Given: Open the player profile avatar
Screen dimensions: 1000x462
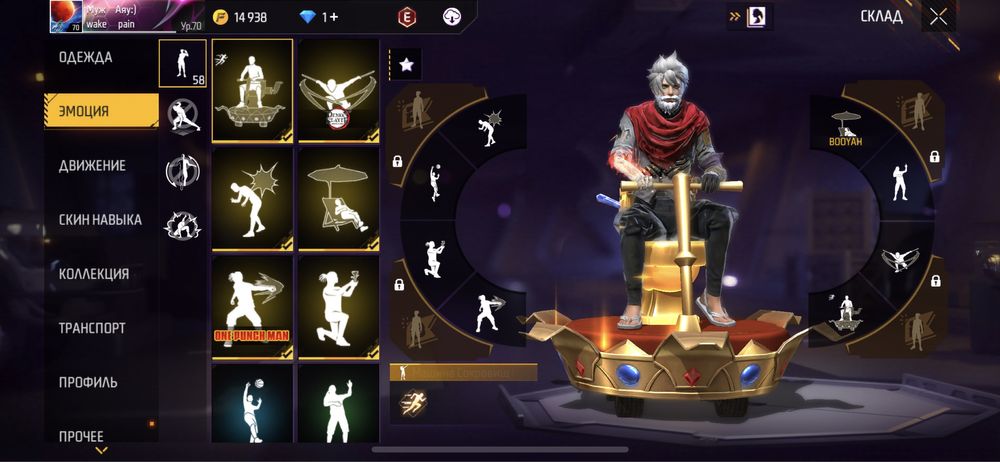Looking at the screenshot, I should pyautogui.click(x=66, y=16).
